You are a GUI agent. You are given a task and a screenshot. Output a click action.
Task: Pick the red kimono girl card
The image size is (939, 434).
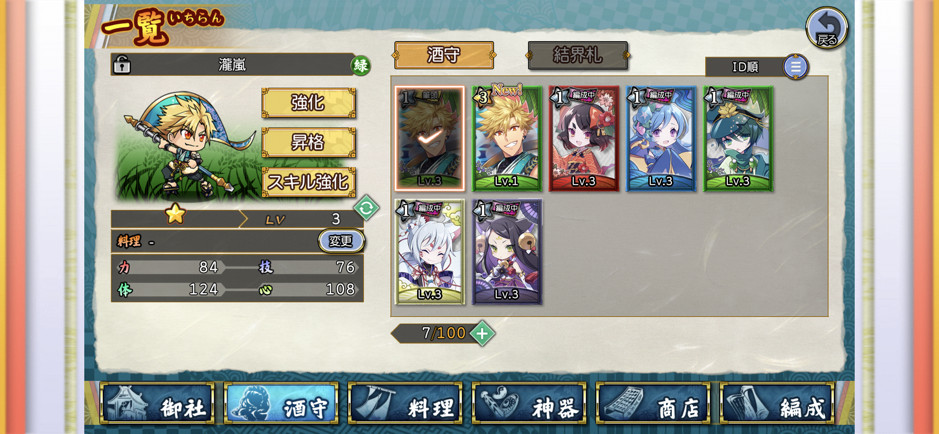583,138
